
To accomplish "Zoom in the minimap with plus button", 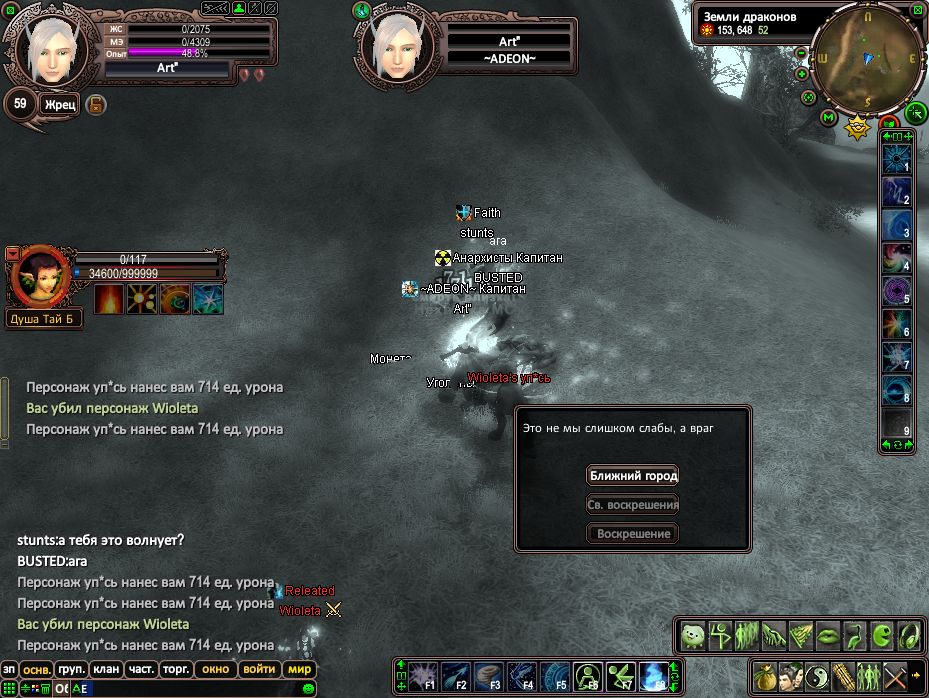I will click(802, 74).
